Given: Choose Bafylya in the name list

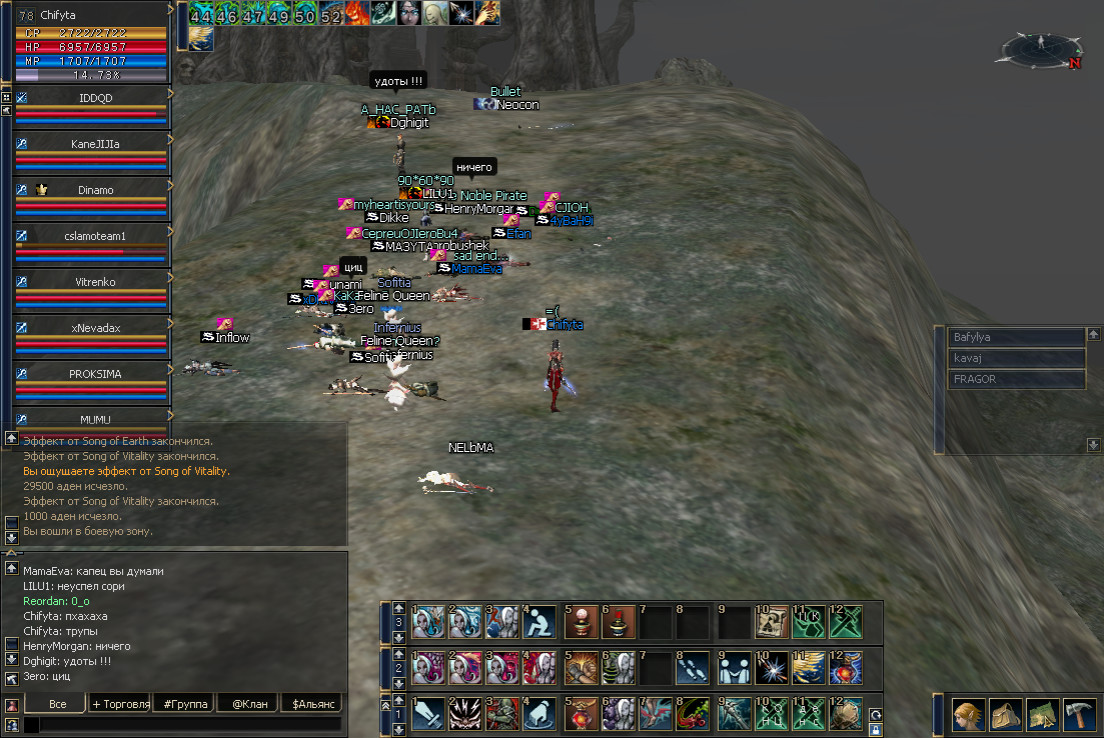Looking at the screenshot, I should pos(1016,338).
